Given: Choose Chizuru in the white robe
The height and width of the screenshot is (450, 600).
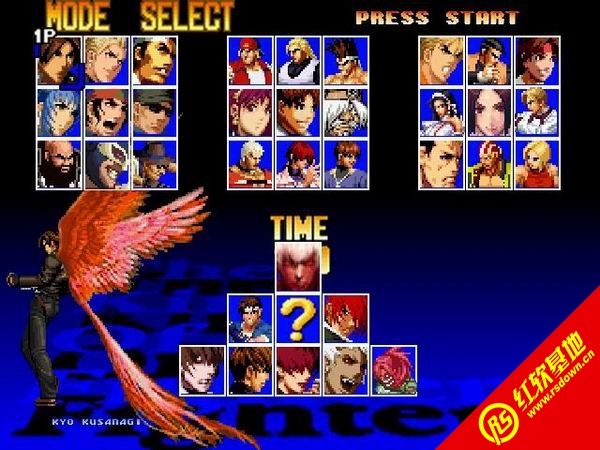Looking at the screenshot, I should tap(441, 112).
